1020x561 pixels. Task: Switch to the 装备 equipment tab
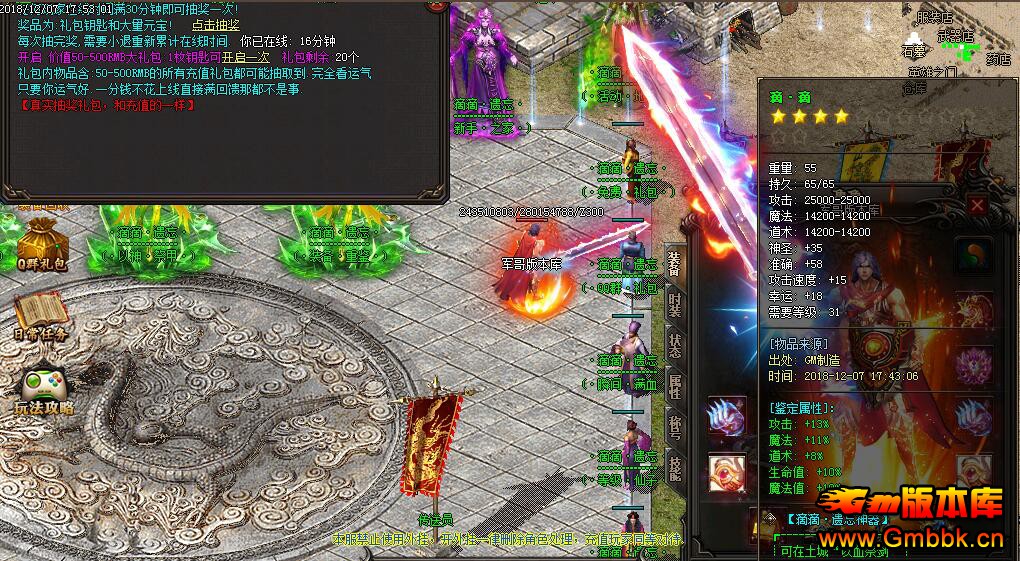(x=675, y=264)
